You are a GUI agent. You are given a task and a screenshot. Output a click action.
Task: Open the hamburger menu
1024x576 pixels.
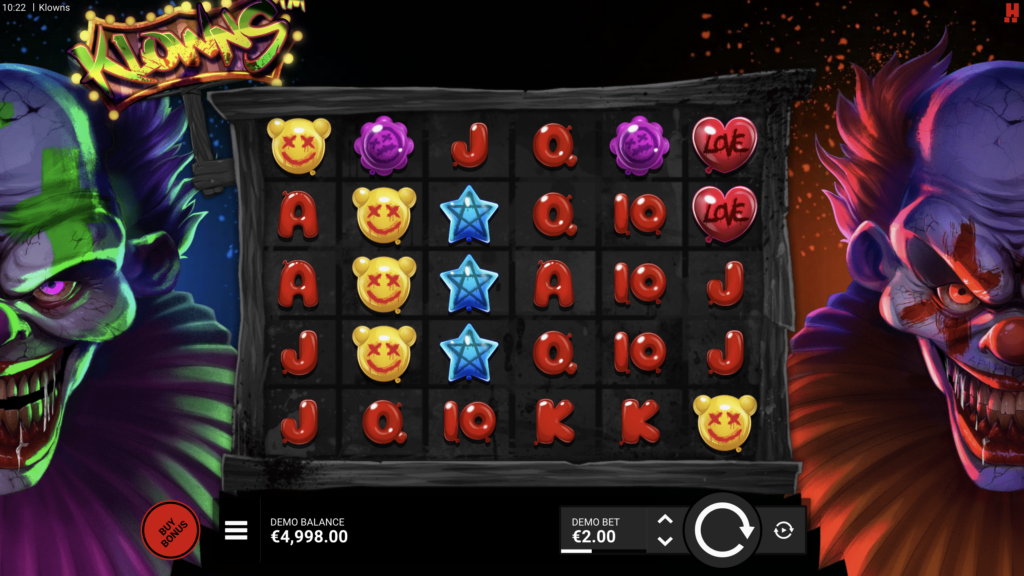(236, 530)
